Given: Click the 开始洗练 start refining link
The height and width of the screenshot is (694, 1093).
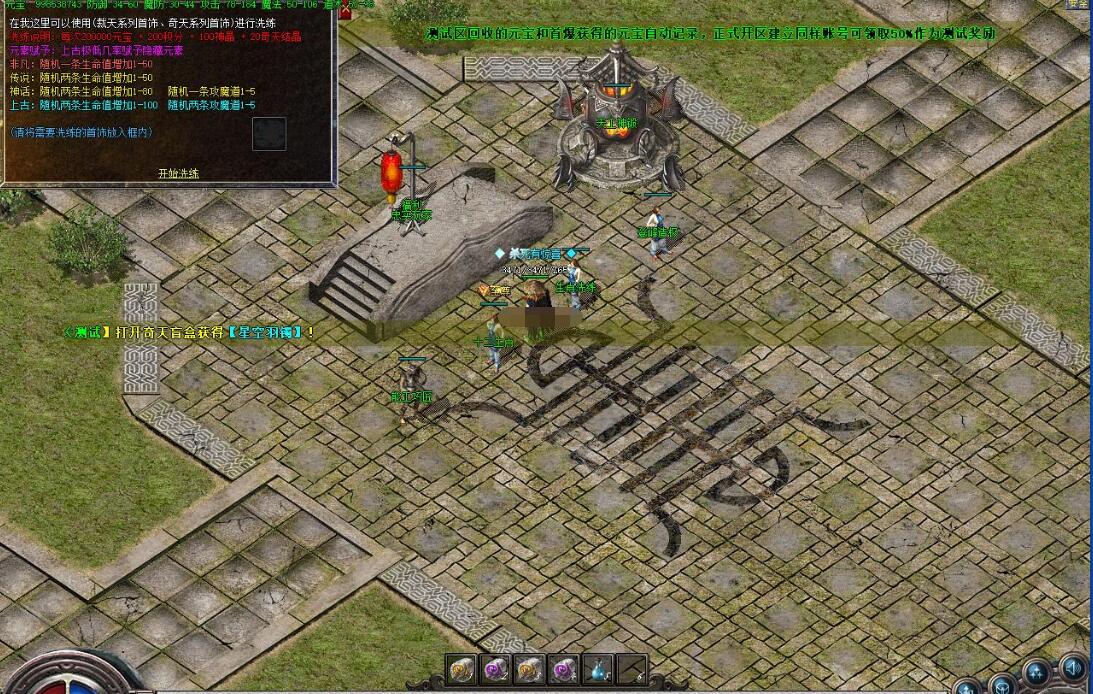Looking at the screenshot, I should 178,173.
